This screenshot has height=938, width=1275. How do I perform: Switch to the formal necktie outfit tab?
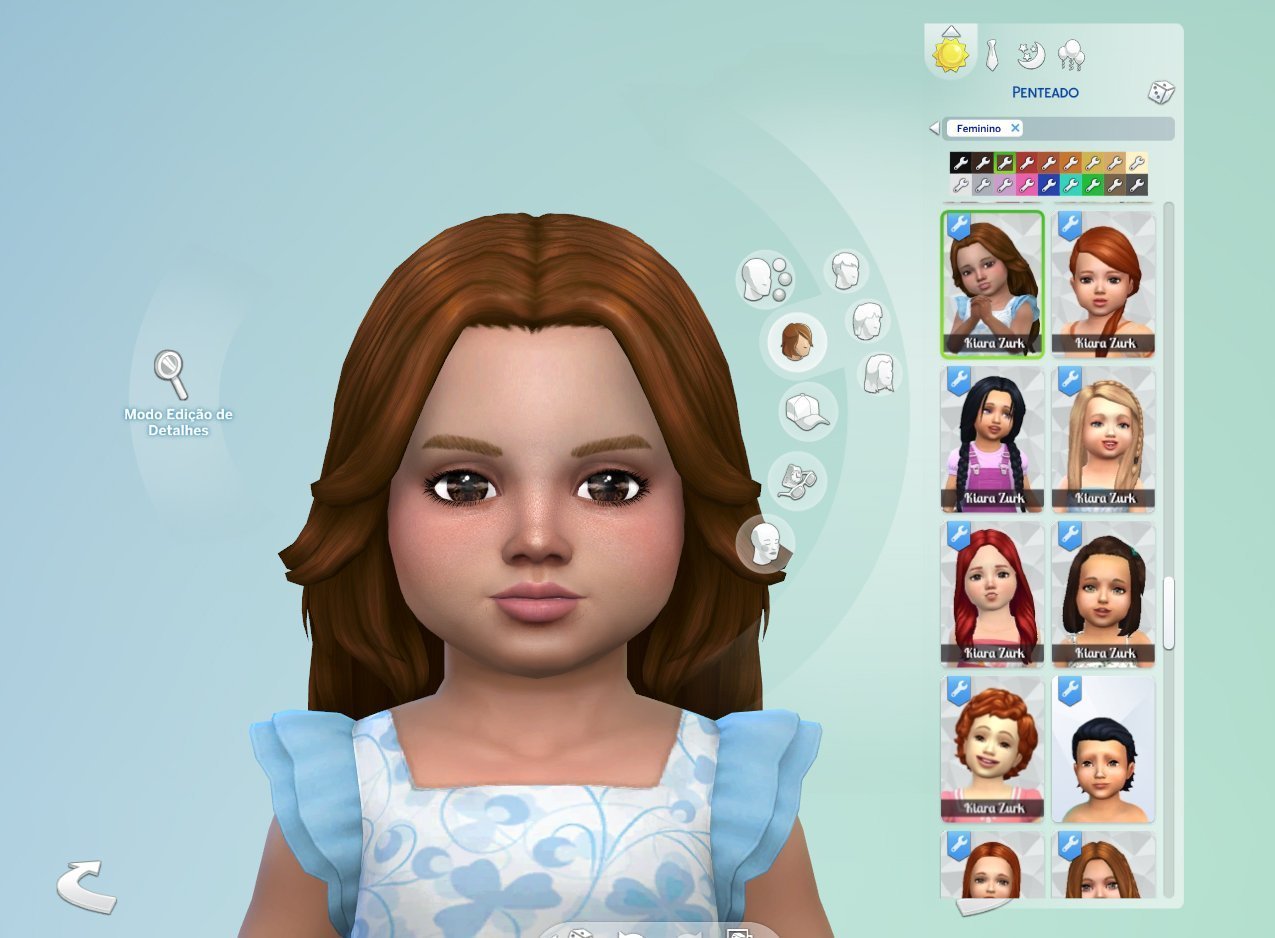[x=991, y=55]
